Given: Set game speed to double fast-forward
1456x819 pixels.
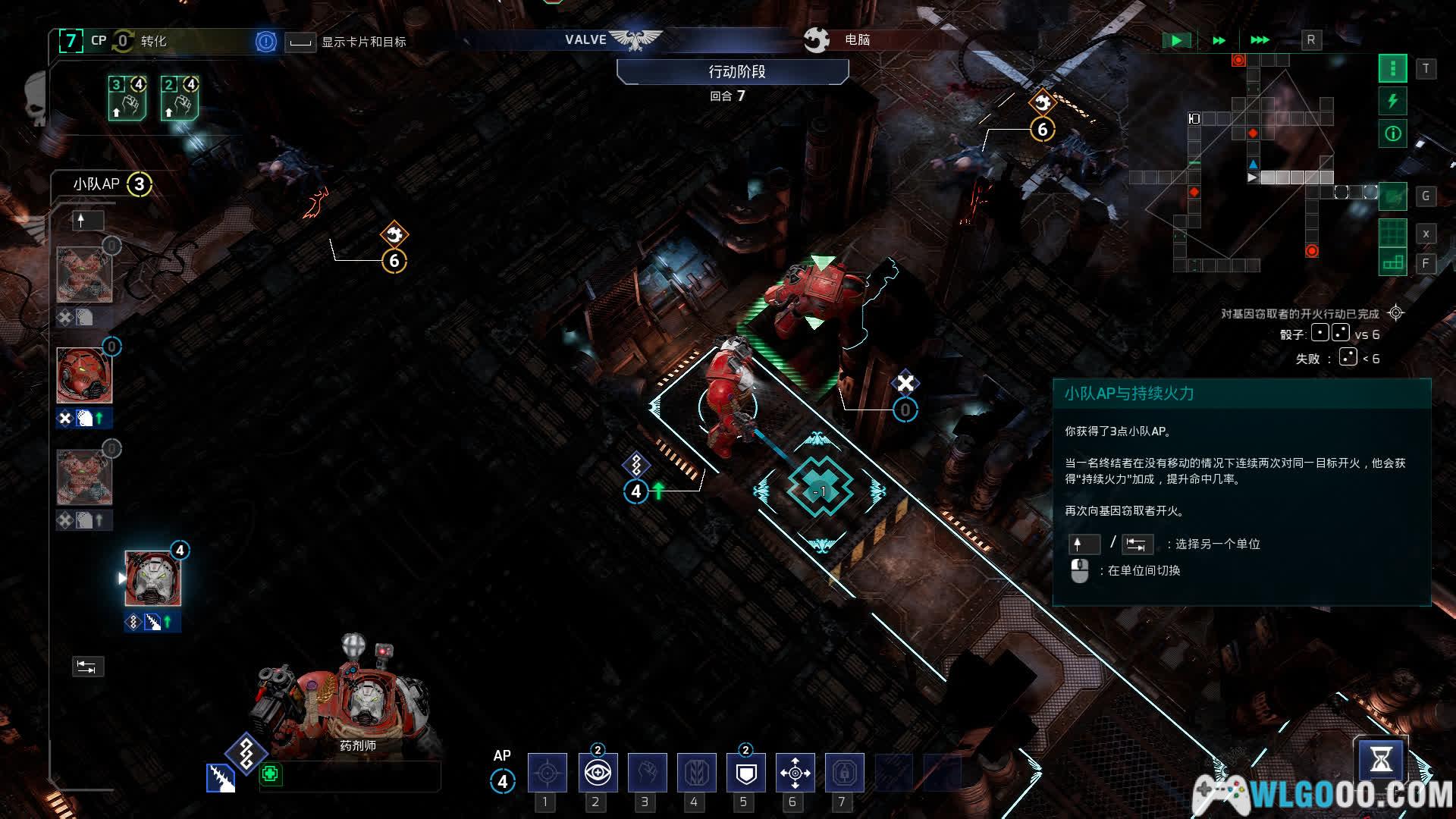Looking at the screenshot, I should coord(1219,40).
